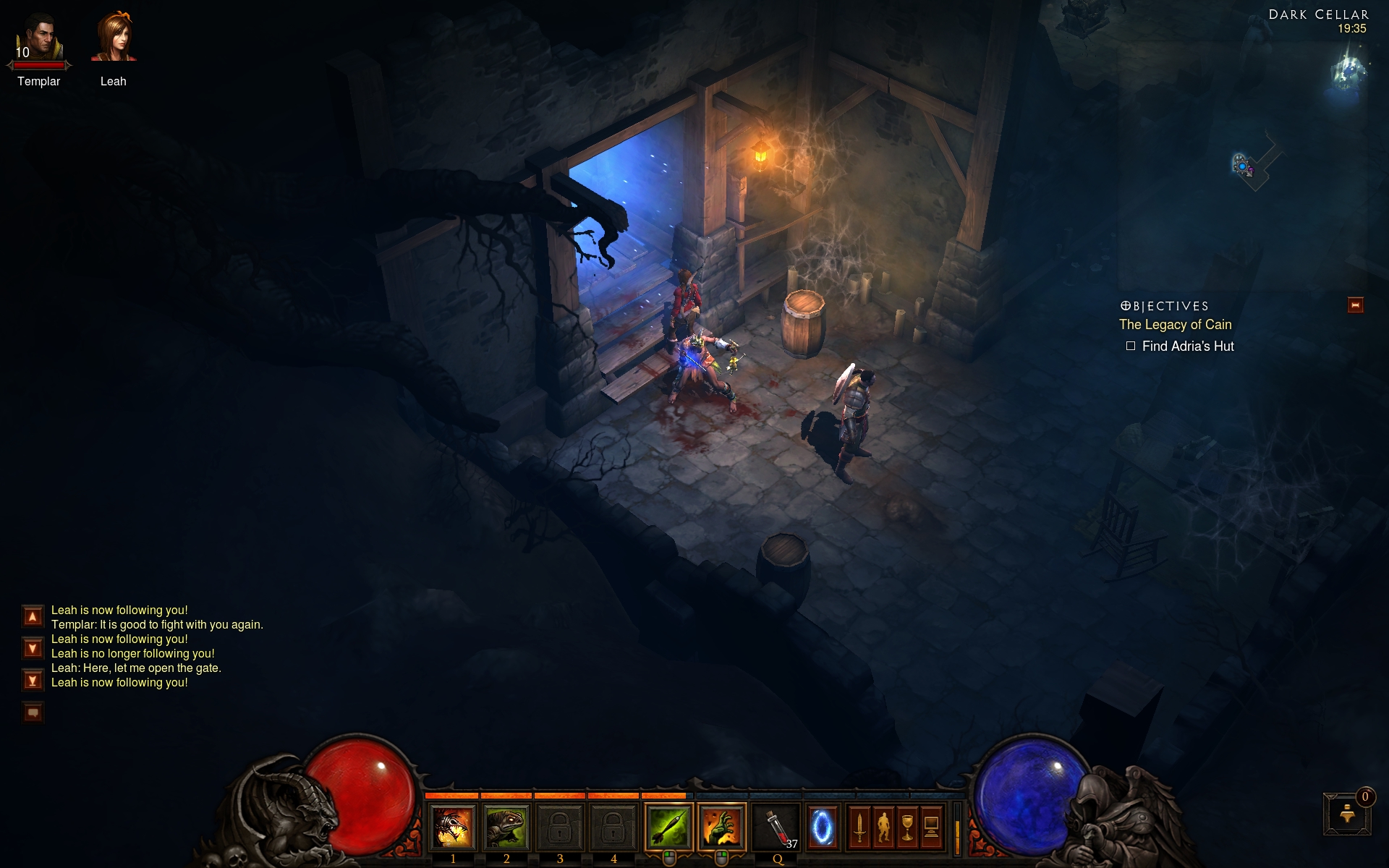
Task: Open the notification button showing 0
Action: [x=1347, y=814]
